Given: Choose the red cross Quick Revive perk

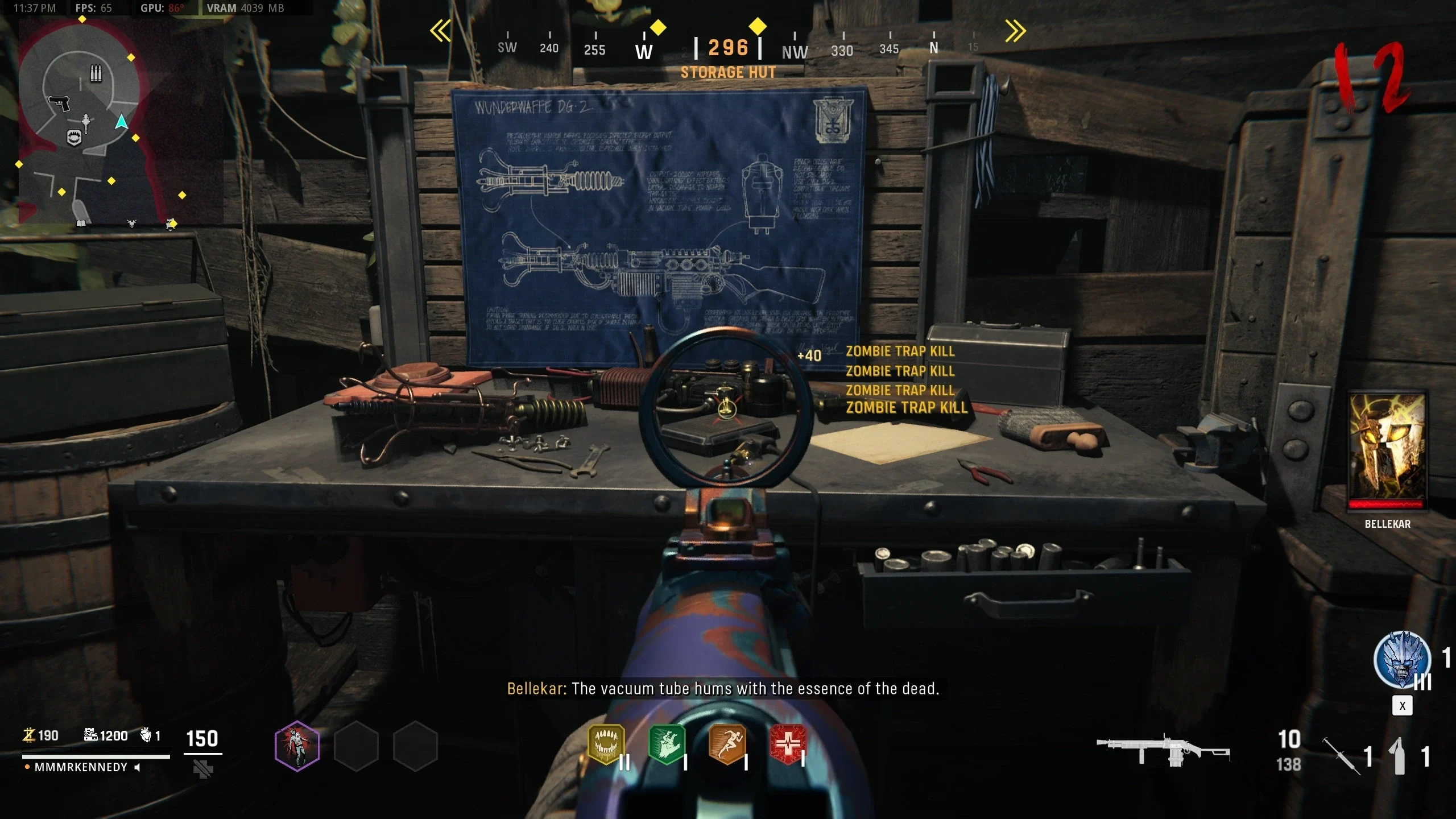Looking at the screenshot, I should coord(788,743).
